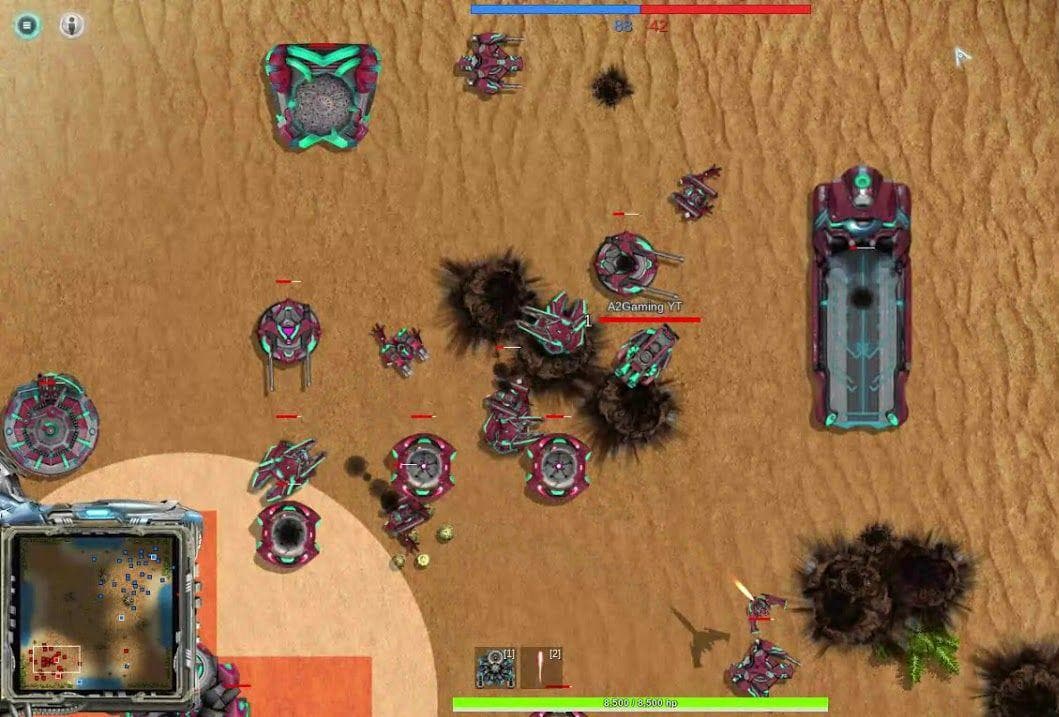Activate the missile ability slot [2]
The height and width of the screenshot is (717, 1059).
click(x=542, y=667)
